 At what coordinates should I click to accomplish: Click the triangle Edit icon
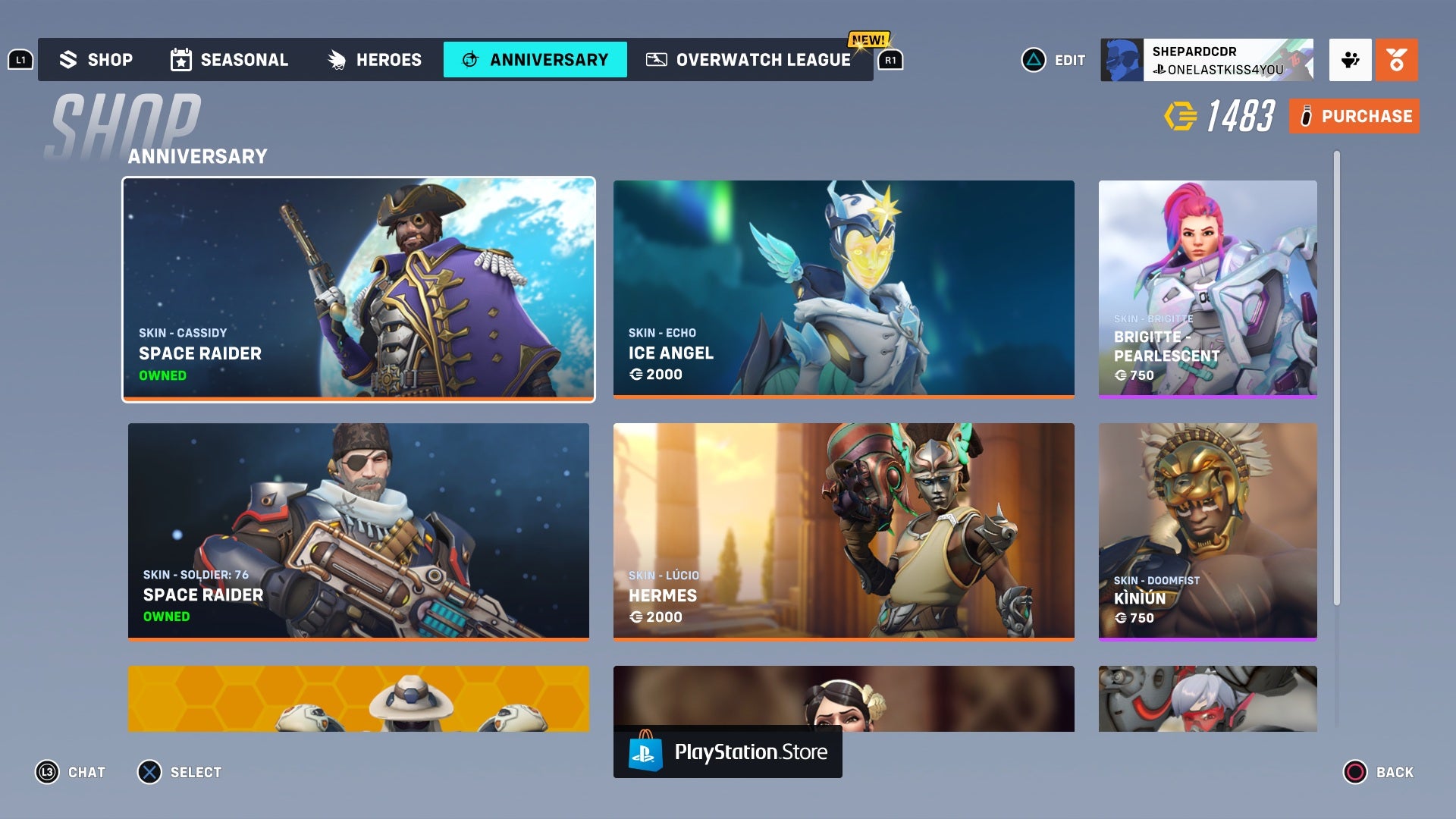click(1033, 59)
